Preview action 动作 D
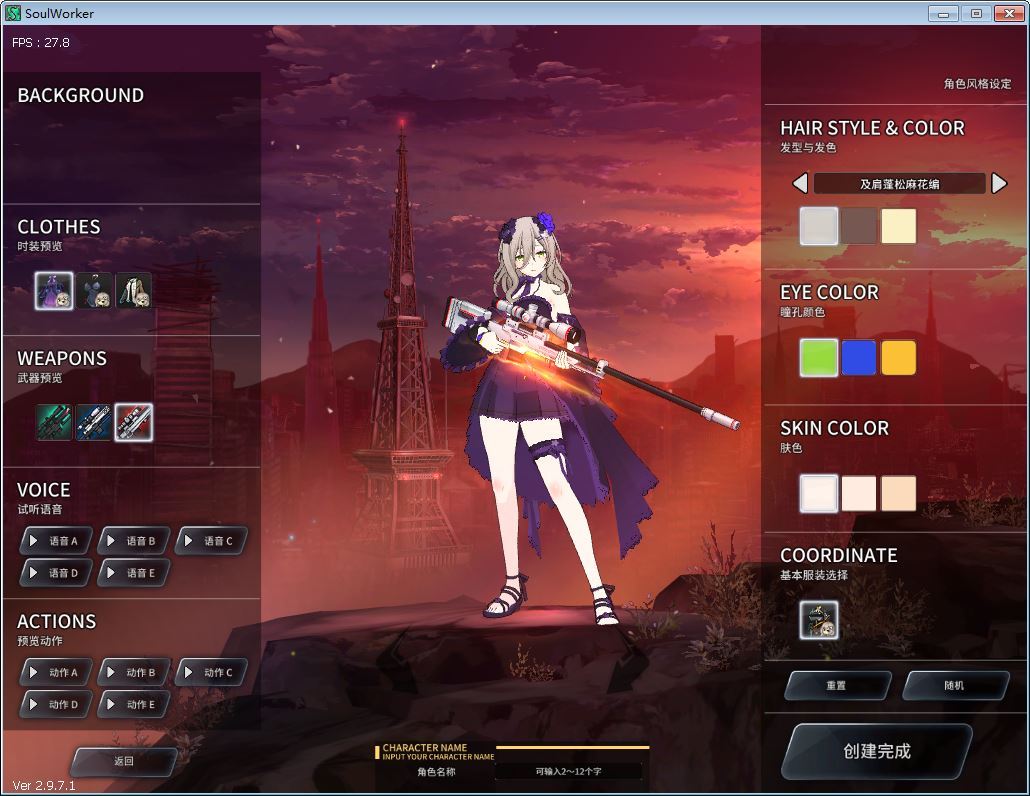 [x=56, y=705]
